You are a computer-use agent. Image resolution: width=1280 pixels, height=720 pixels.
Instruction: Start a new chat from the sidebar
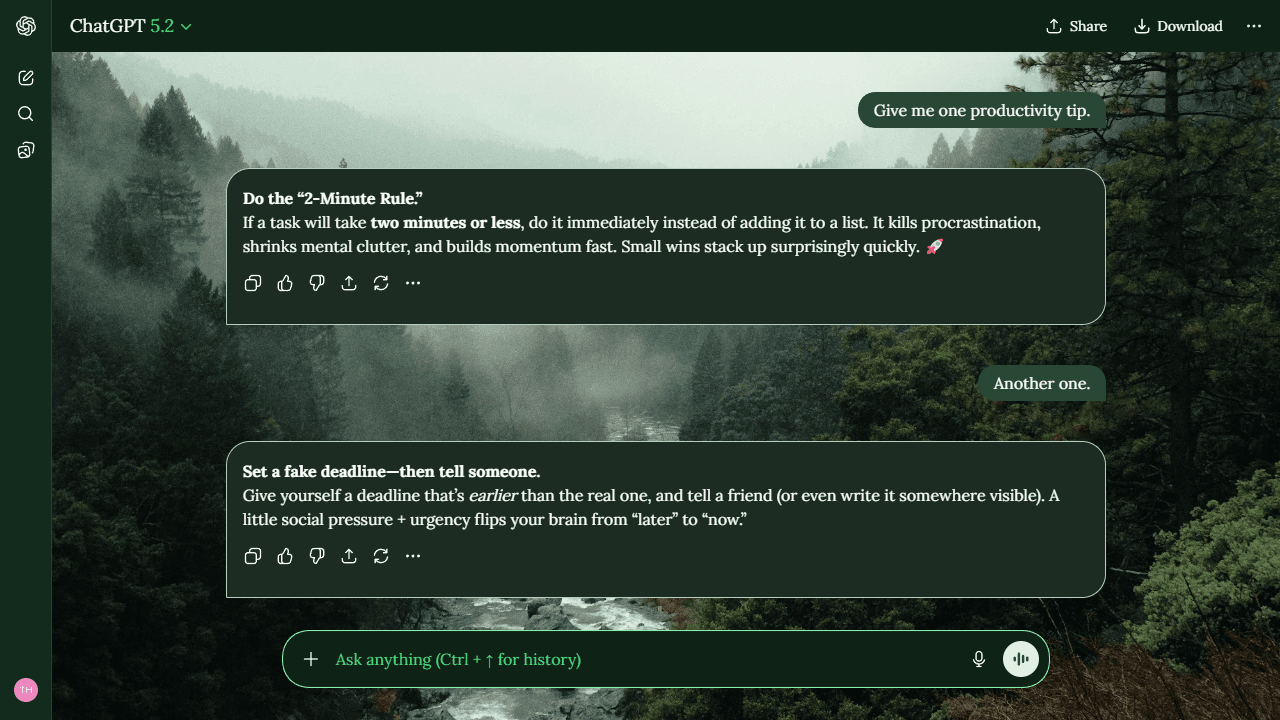(25, 77)
